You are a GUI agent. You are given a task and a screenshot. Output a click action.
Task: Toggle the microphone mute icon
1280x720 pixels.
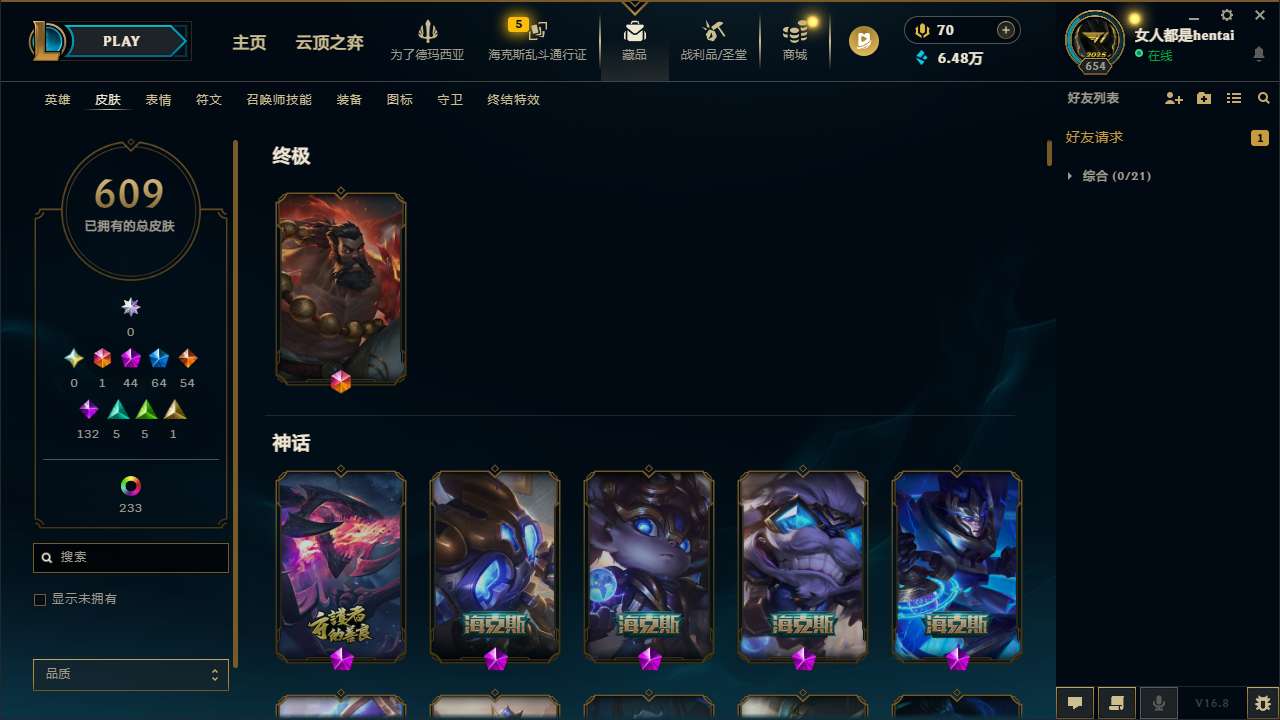tap(1159, 703)
